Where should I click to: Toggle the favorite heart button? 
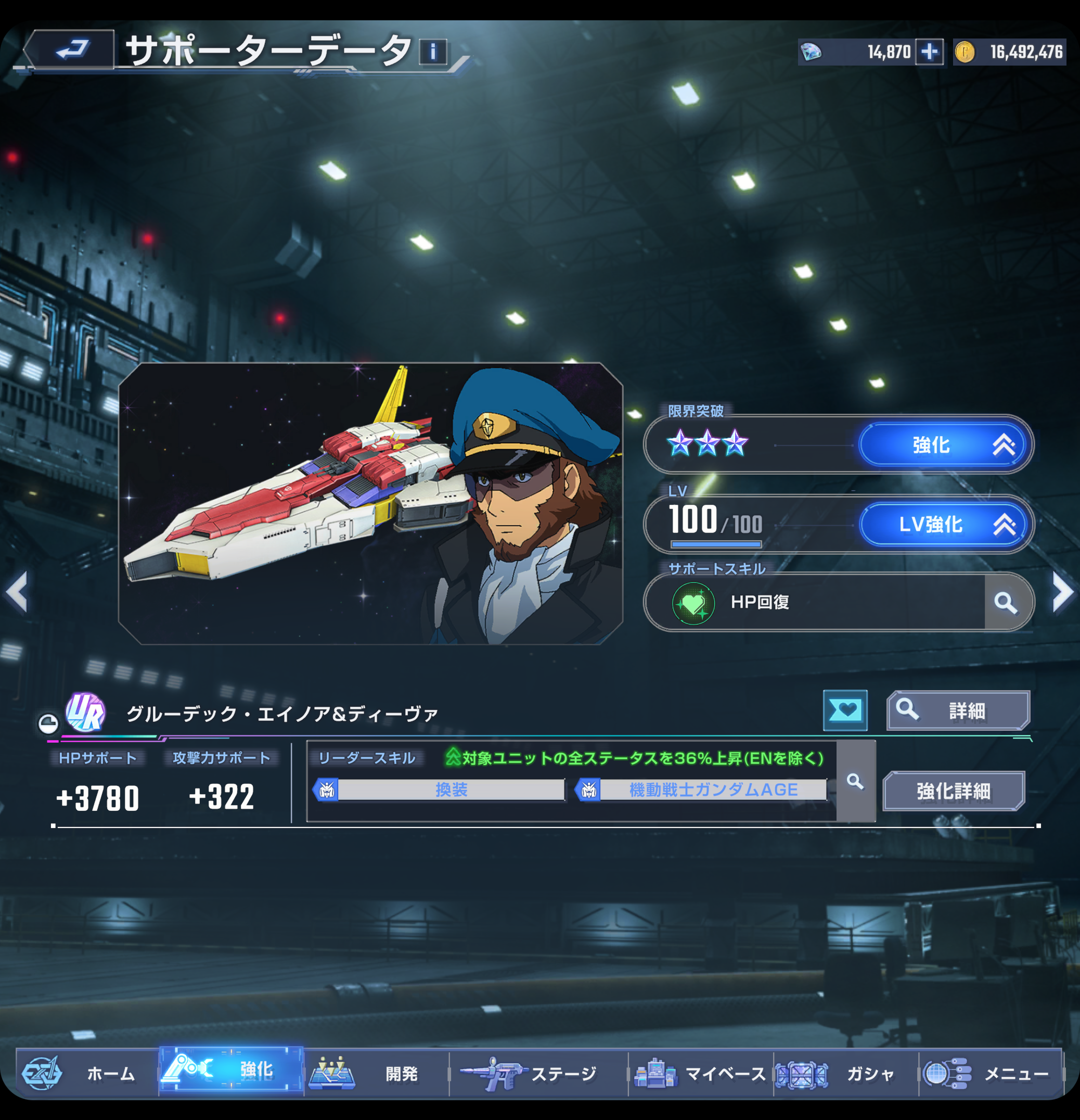click(x=845, y=710)
